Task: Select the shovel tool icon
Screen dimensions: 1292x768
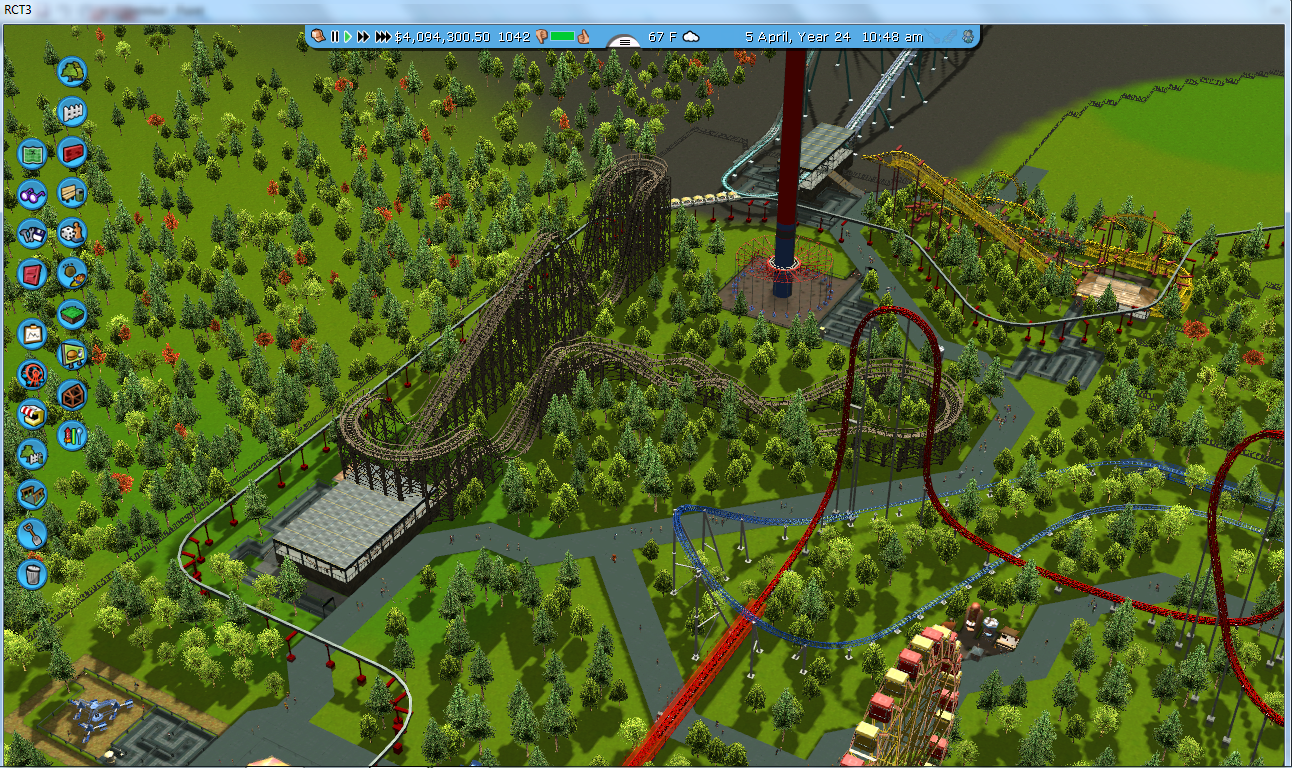Action: pyautogui.click(x=32, y=533)
